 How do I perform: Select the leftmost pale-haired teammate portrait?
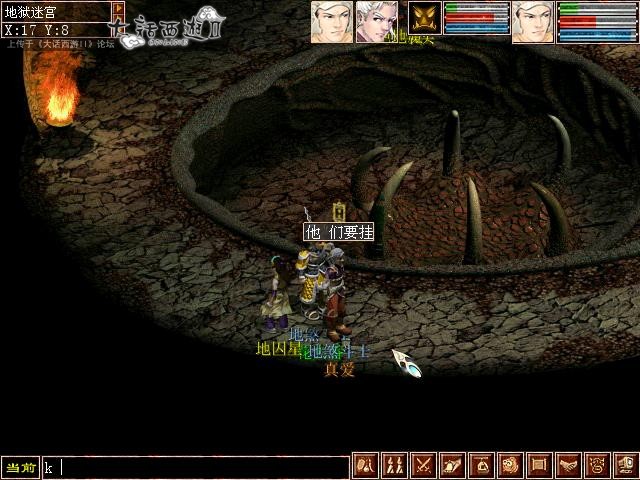pos(331,20)
